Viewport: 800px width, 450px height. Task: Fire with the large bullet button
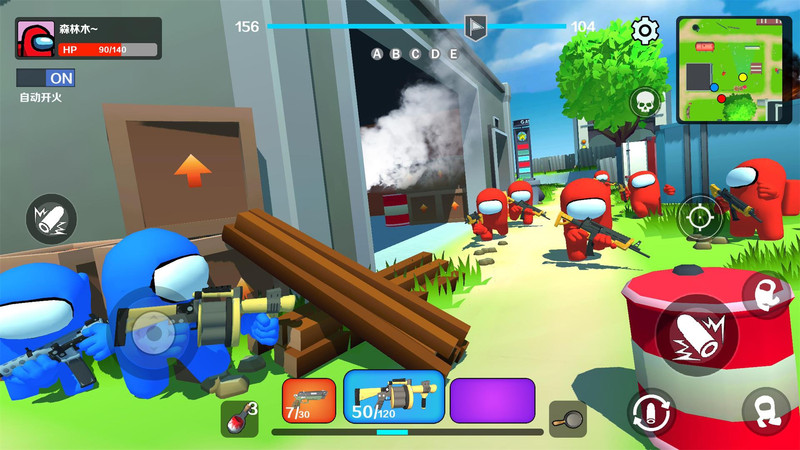(696, 335)
